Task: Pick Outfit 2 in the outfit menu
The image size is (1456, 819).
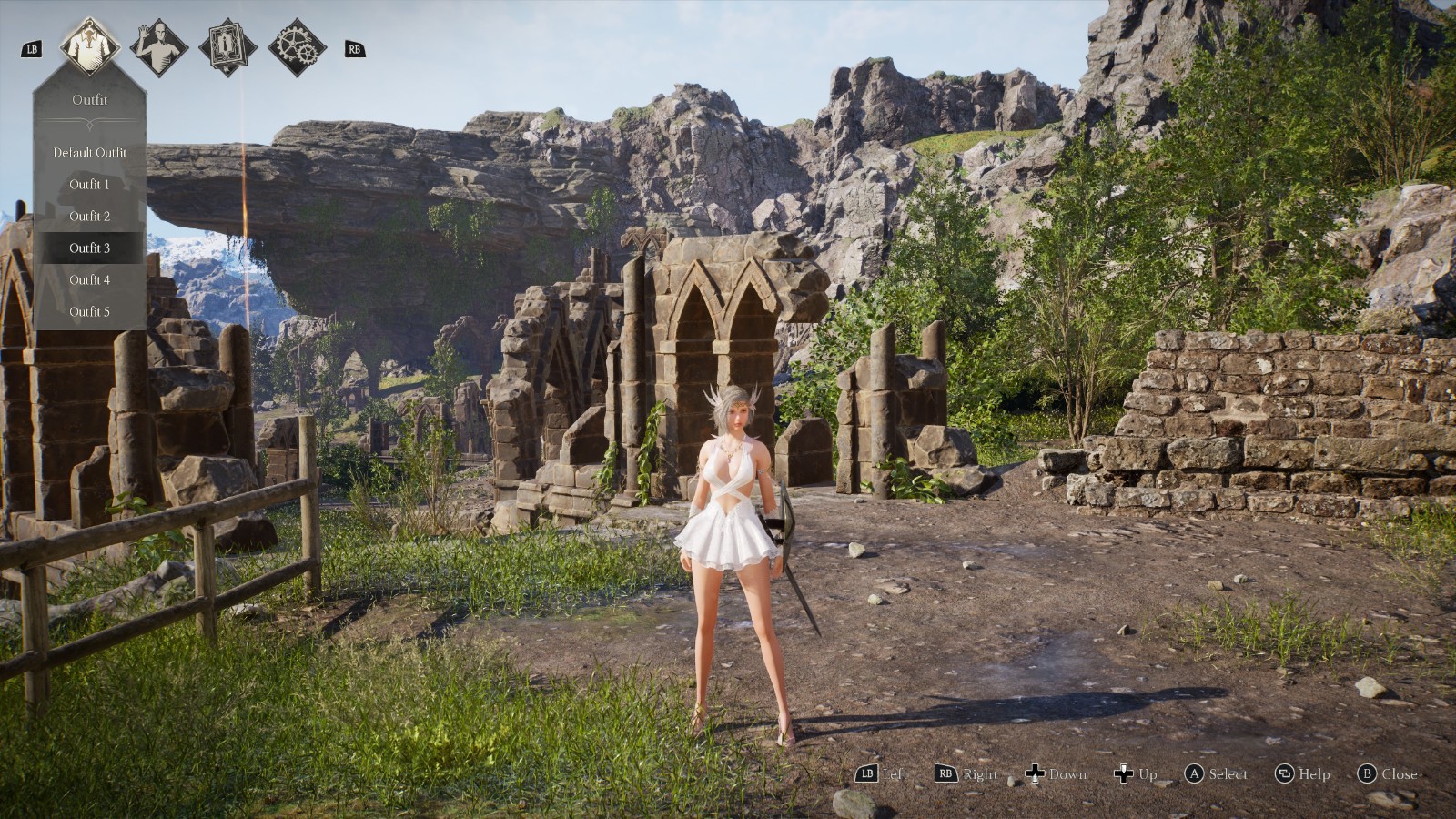Action: point(89,217)
